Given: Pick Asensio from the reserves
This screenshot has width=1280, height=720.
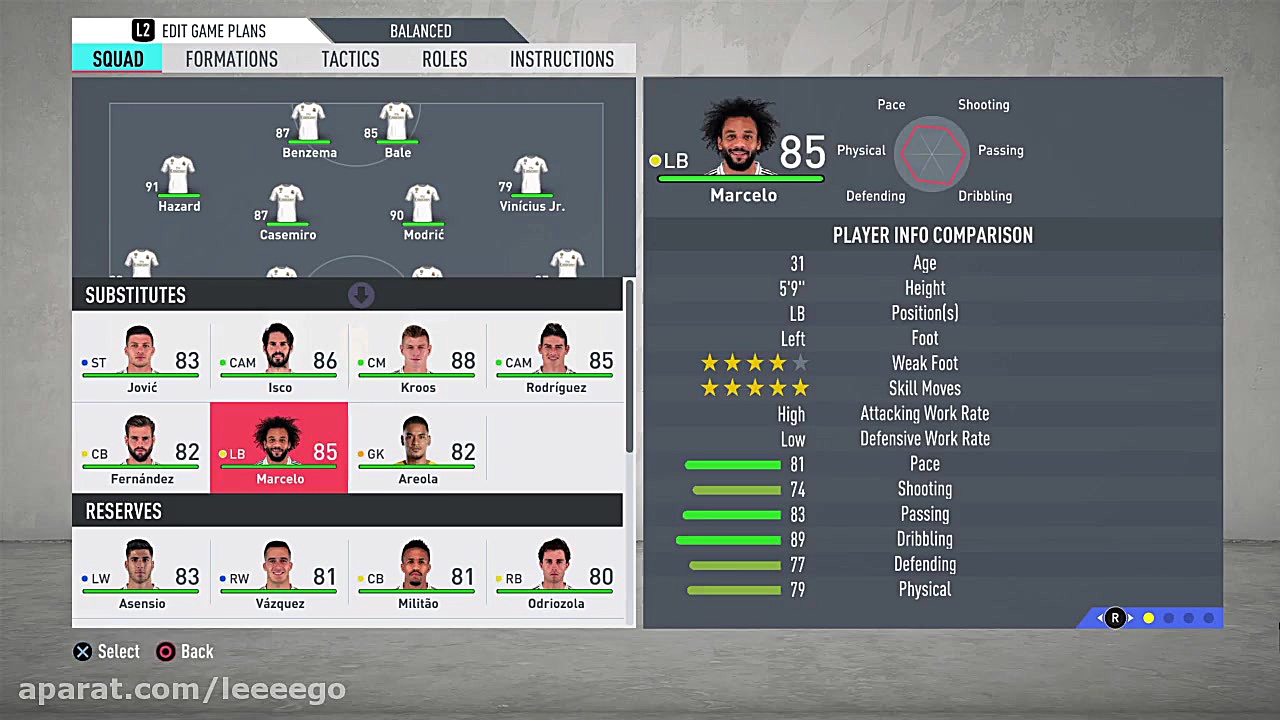Looking at the screenshot, I should click(141, 573).
